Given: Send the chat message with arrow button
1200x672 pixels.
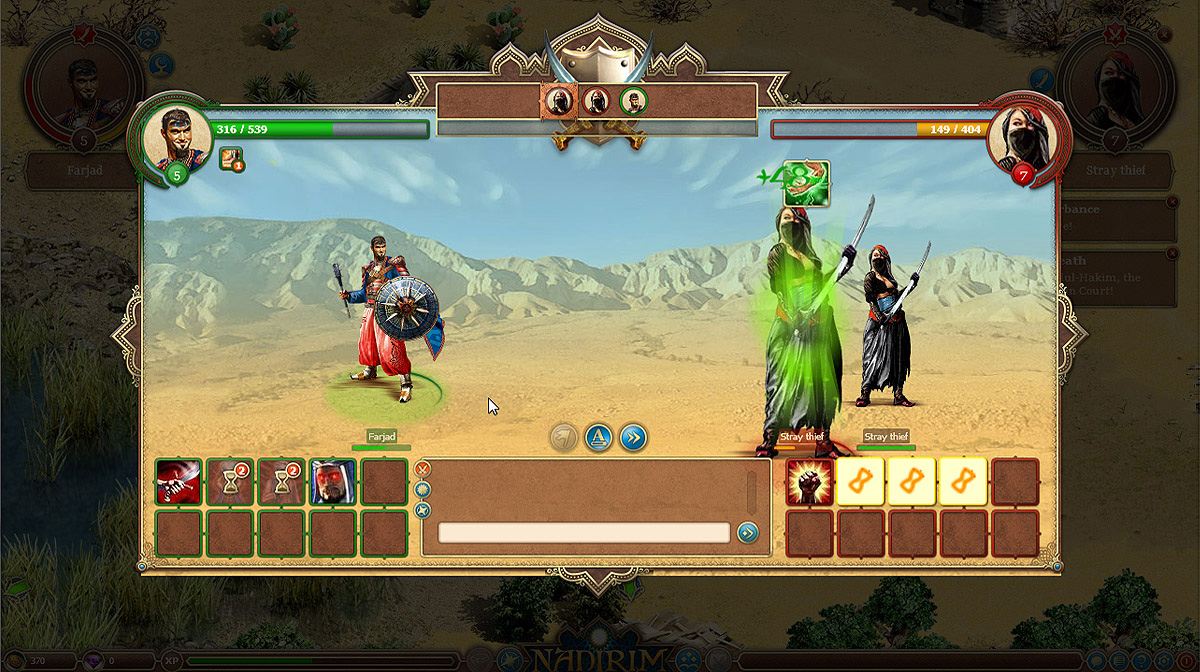Looking at the screenshot, I should (x=747, y=533).
